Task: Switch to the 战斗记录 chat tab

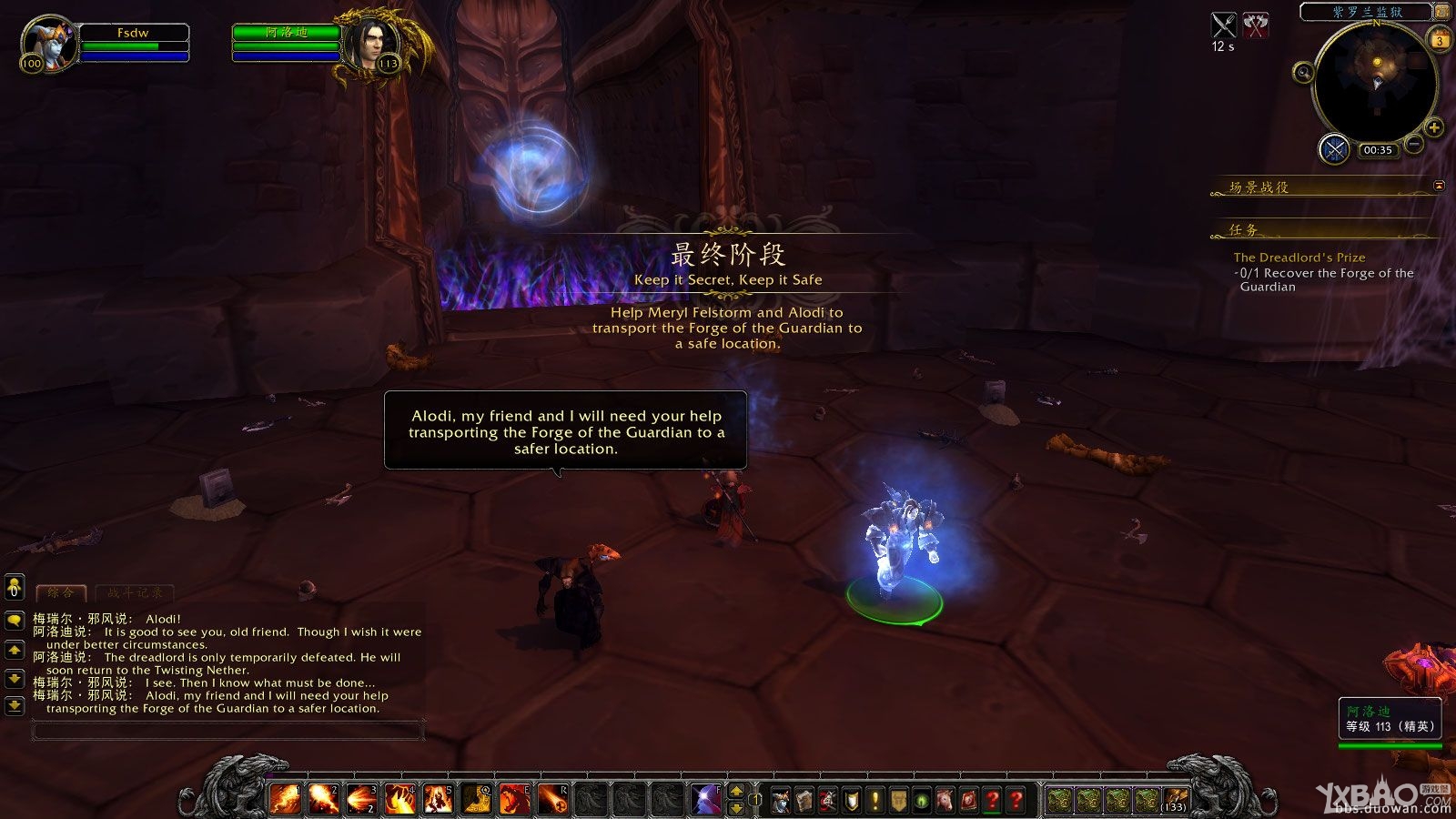Action: click(x=134, y=593)
